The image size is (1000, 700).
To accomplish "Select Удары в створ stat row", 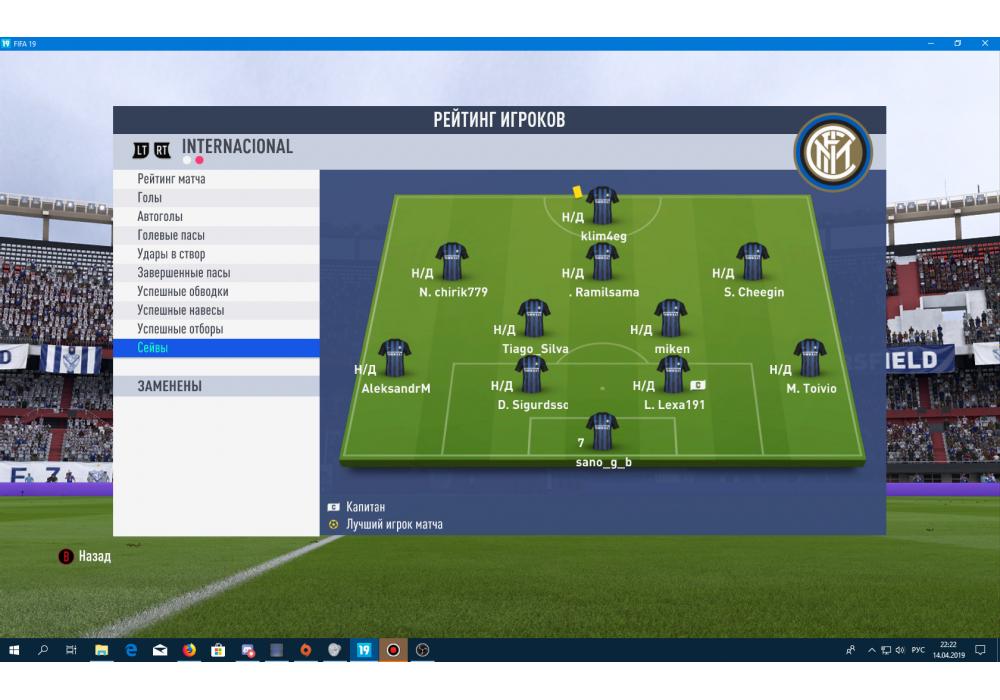I will click(216, 254).
